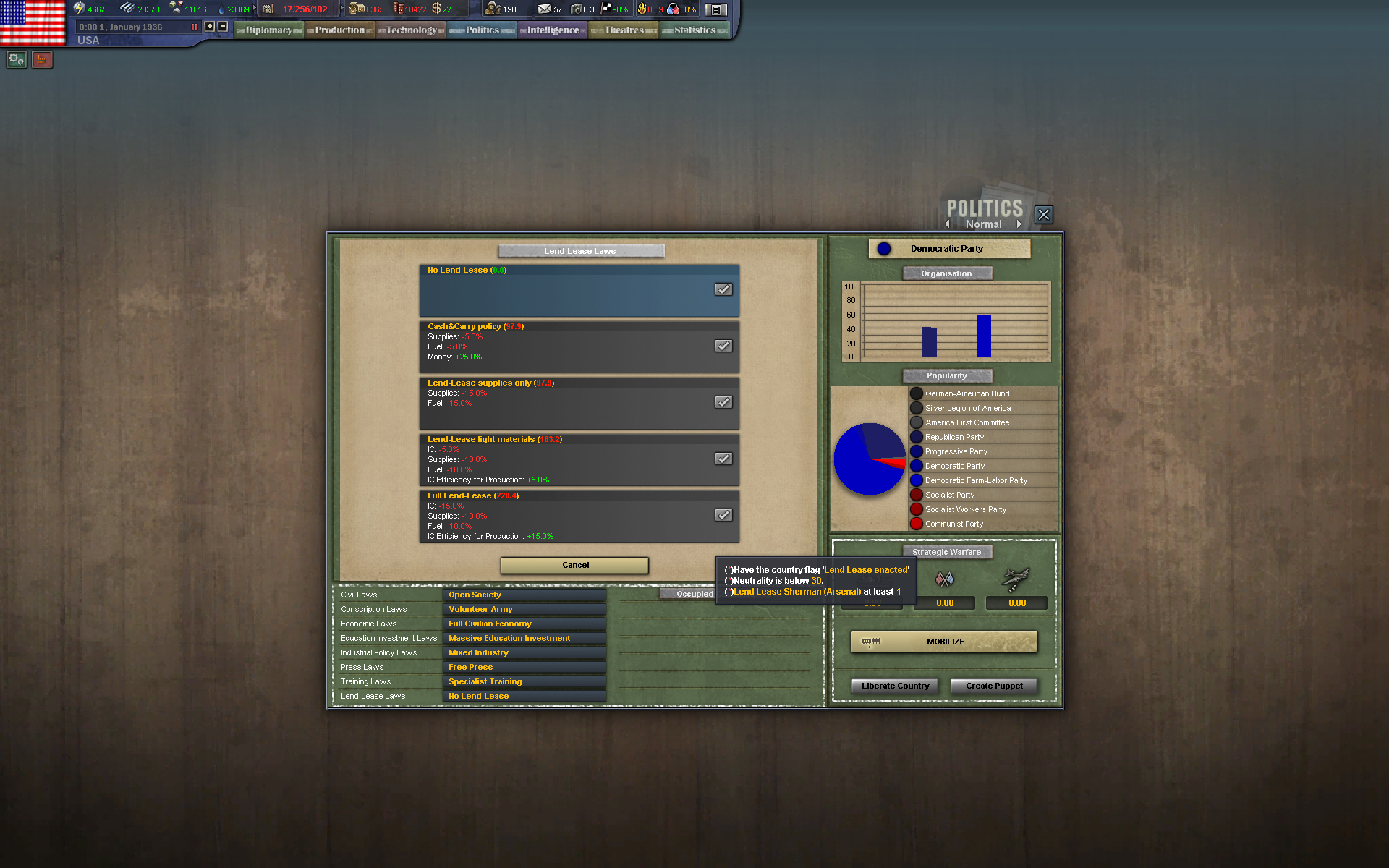Open the Free Press law selector

524,666
